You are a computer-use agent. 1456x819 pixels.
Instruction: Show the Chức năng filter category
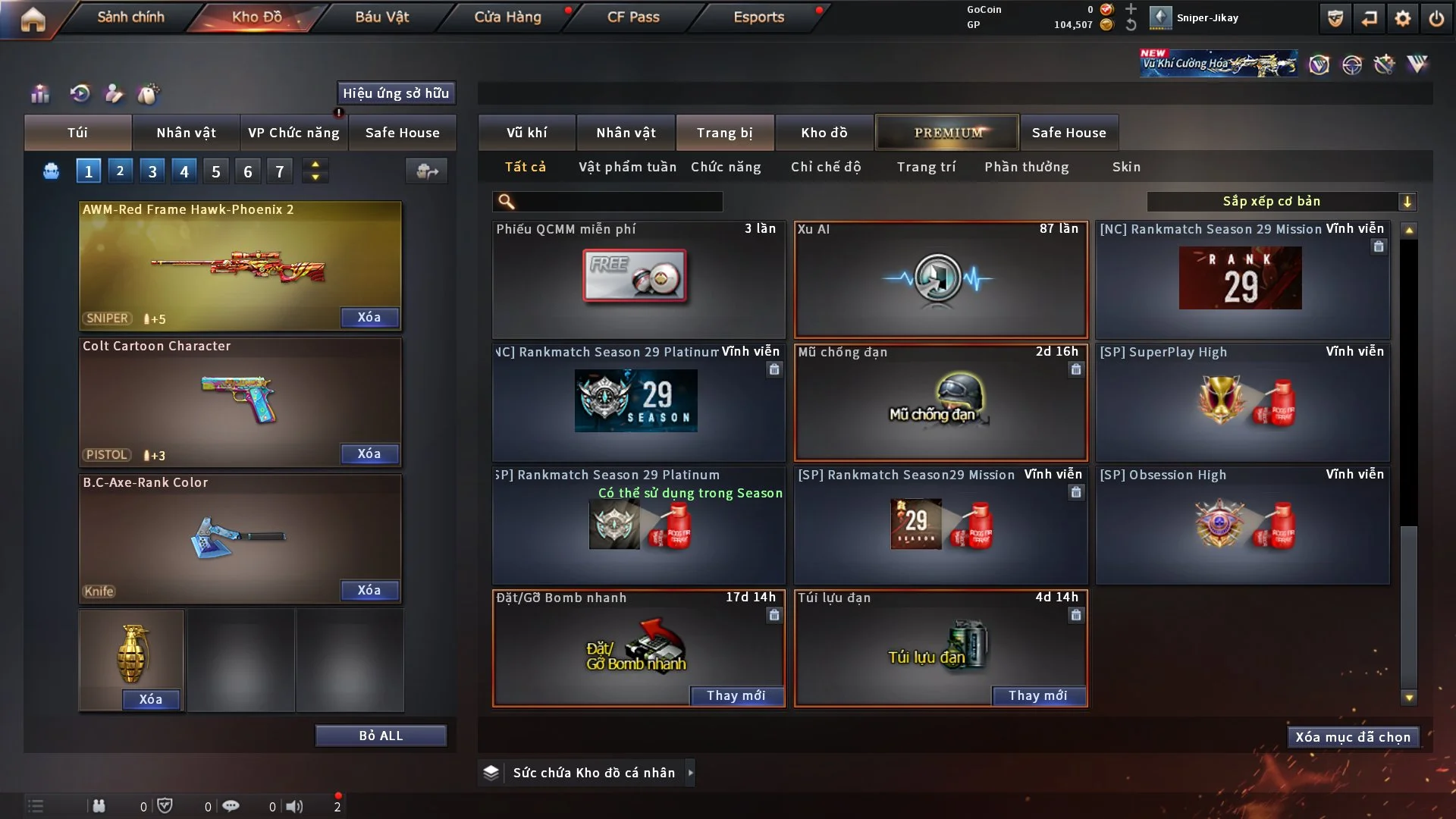(726, 167)
